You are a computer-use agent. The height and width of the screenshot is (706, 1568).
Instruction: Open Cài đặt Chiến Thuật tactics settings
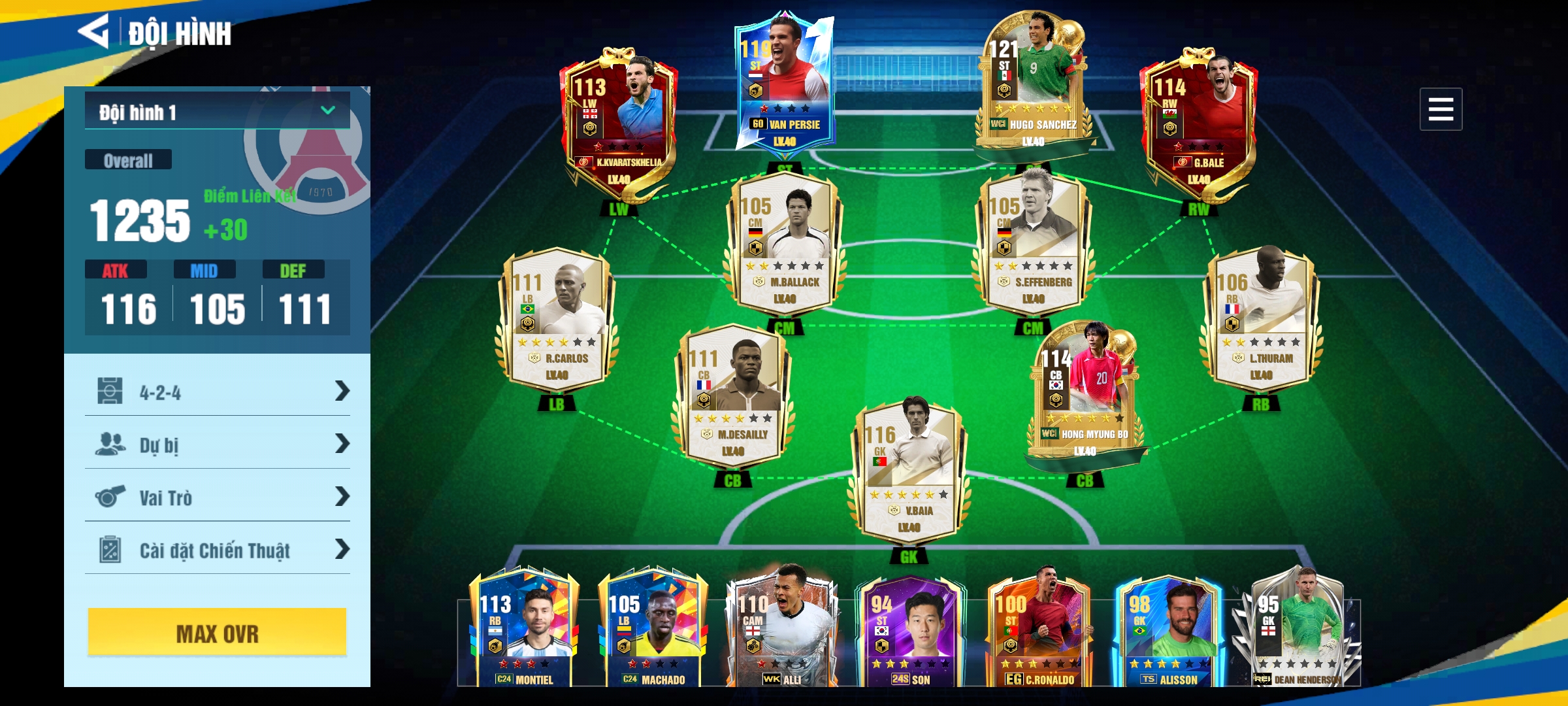coord(217,550)
